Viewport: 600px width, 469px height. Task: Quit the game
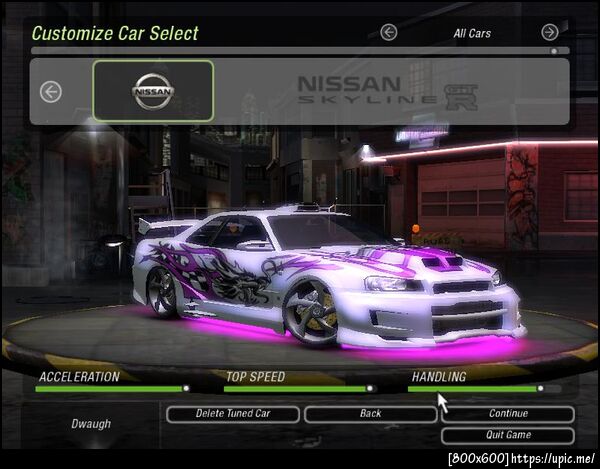click(508, 435)
